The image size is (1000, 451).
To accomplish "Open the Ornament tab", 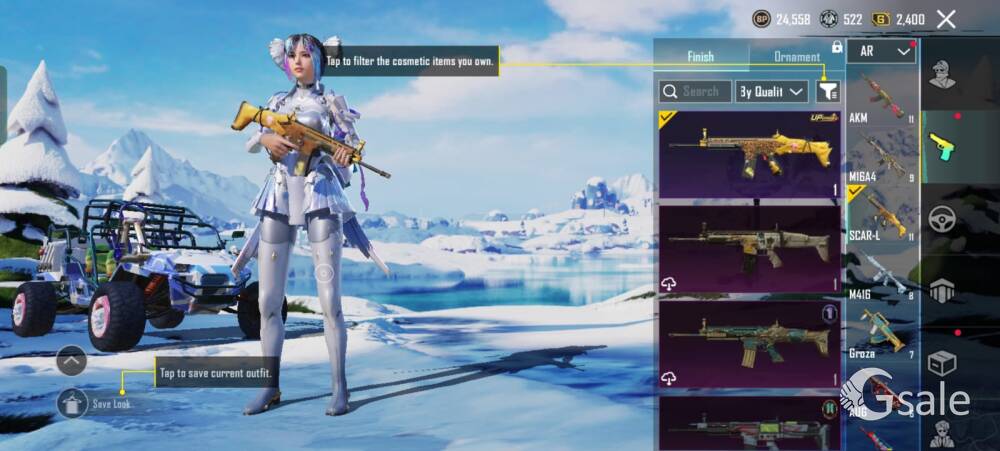I will [797, 57].
